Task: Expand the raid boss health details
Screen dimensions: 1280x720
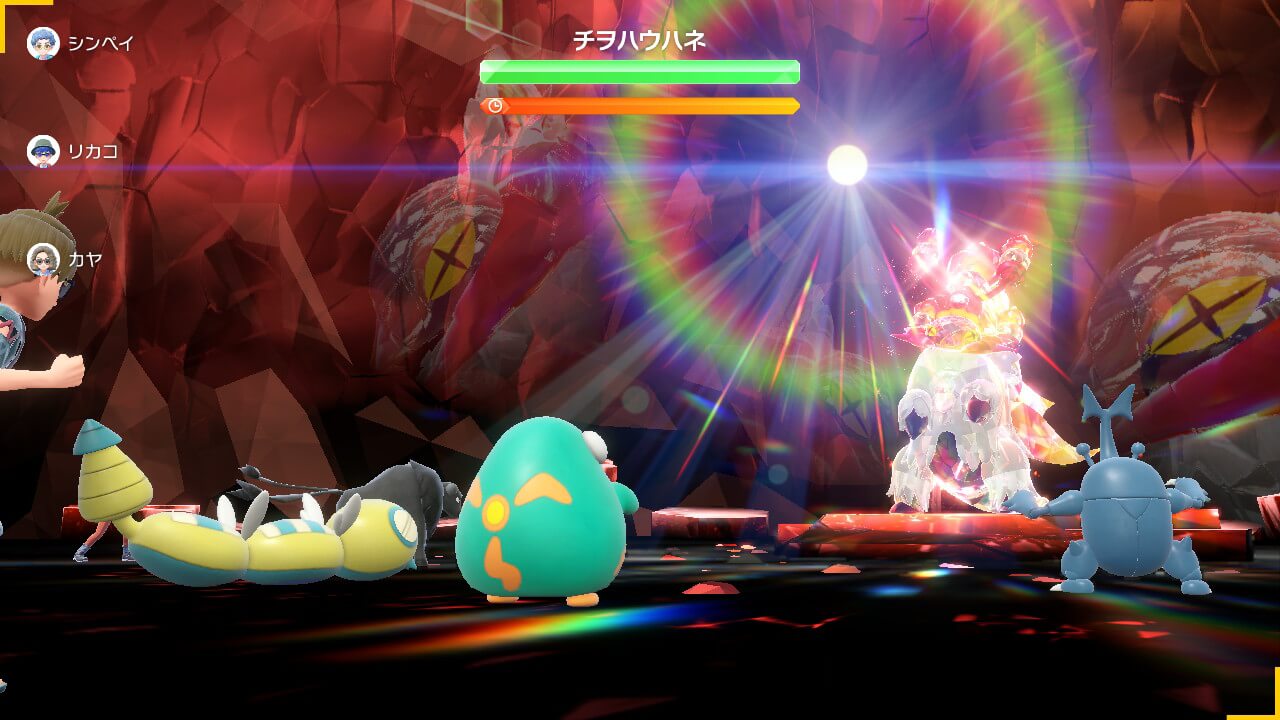Action: coord(639,70)
